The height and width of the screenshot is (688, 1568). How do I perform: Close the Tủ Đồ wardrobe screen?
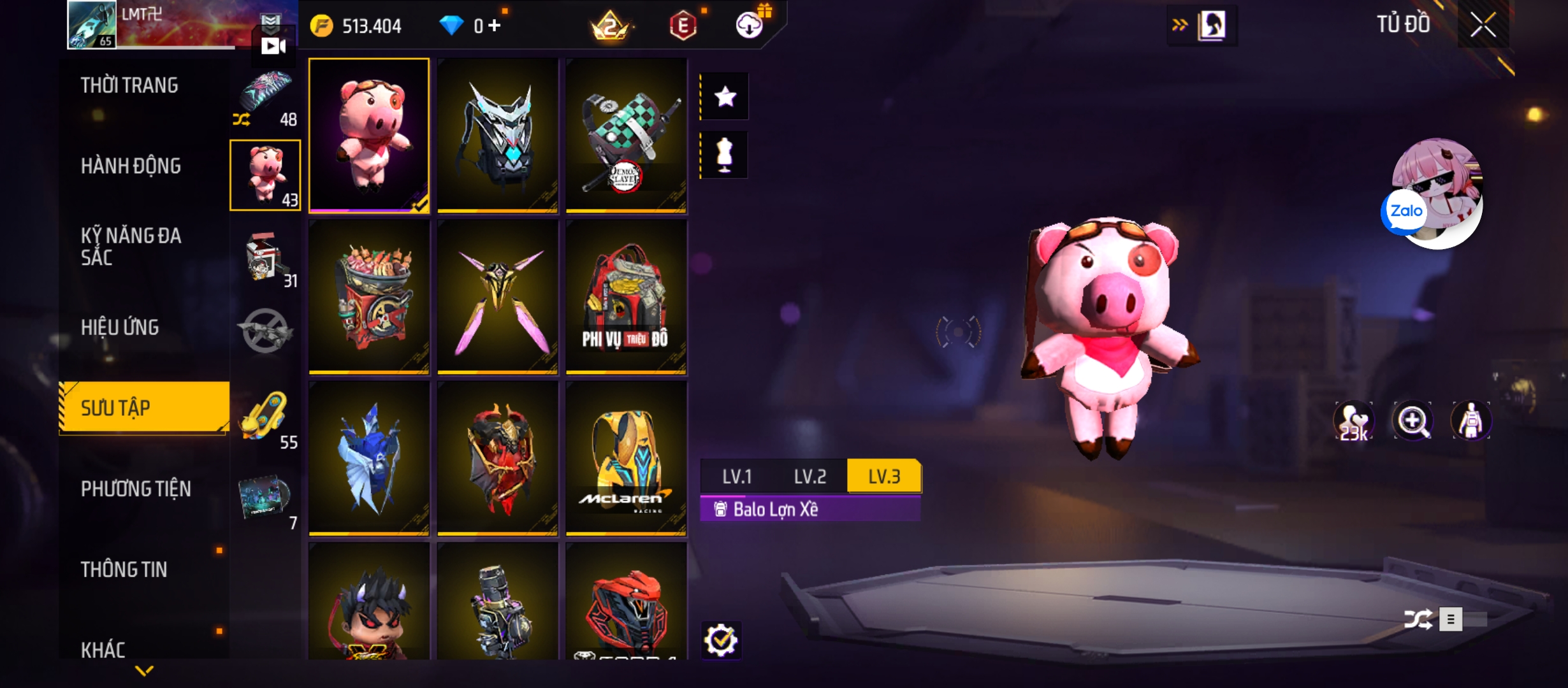[x=1483, y=25]
